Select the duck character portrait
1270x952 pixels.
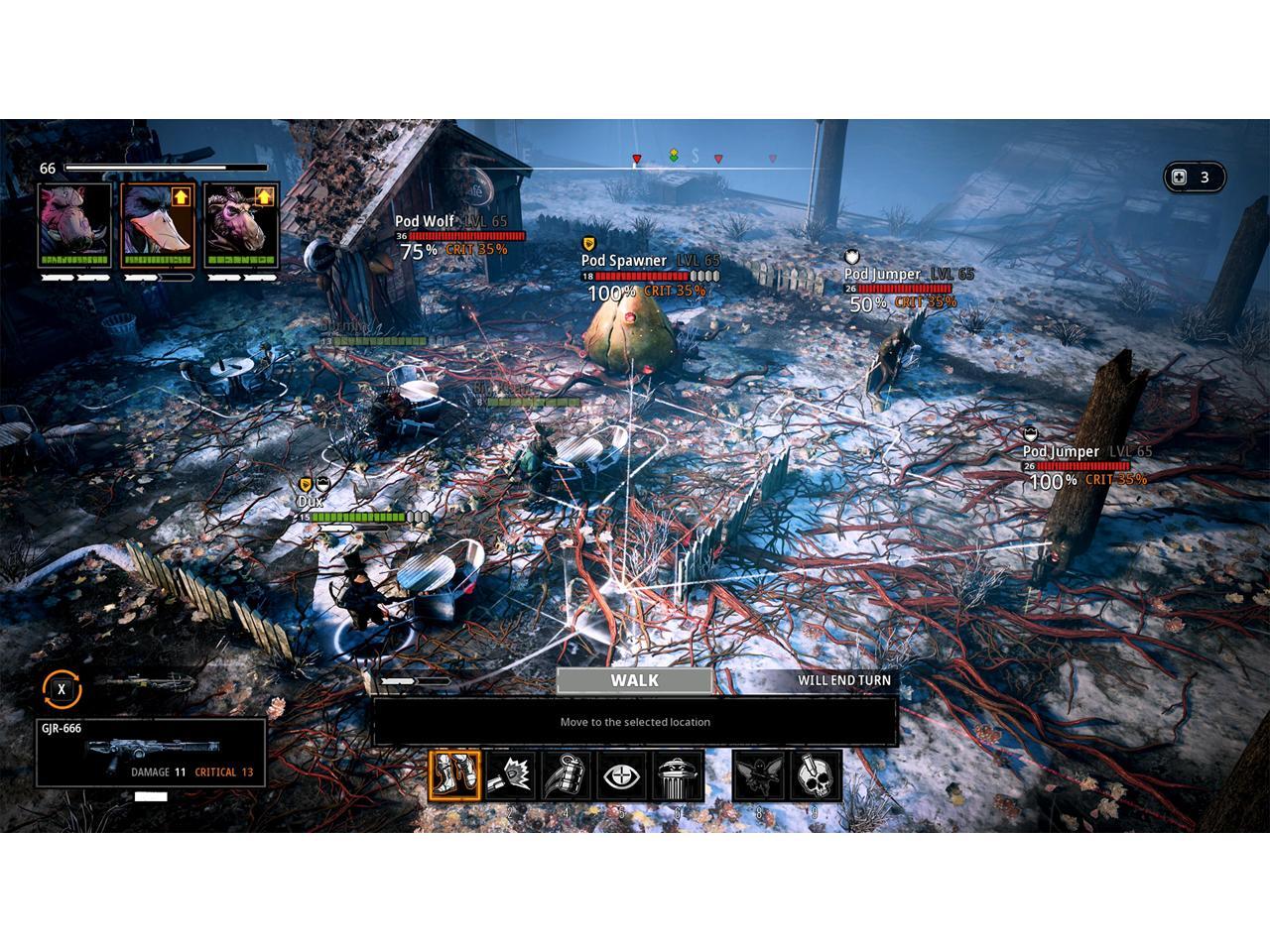point(158,224)
